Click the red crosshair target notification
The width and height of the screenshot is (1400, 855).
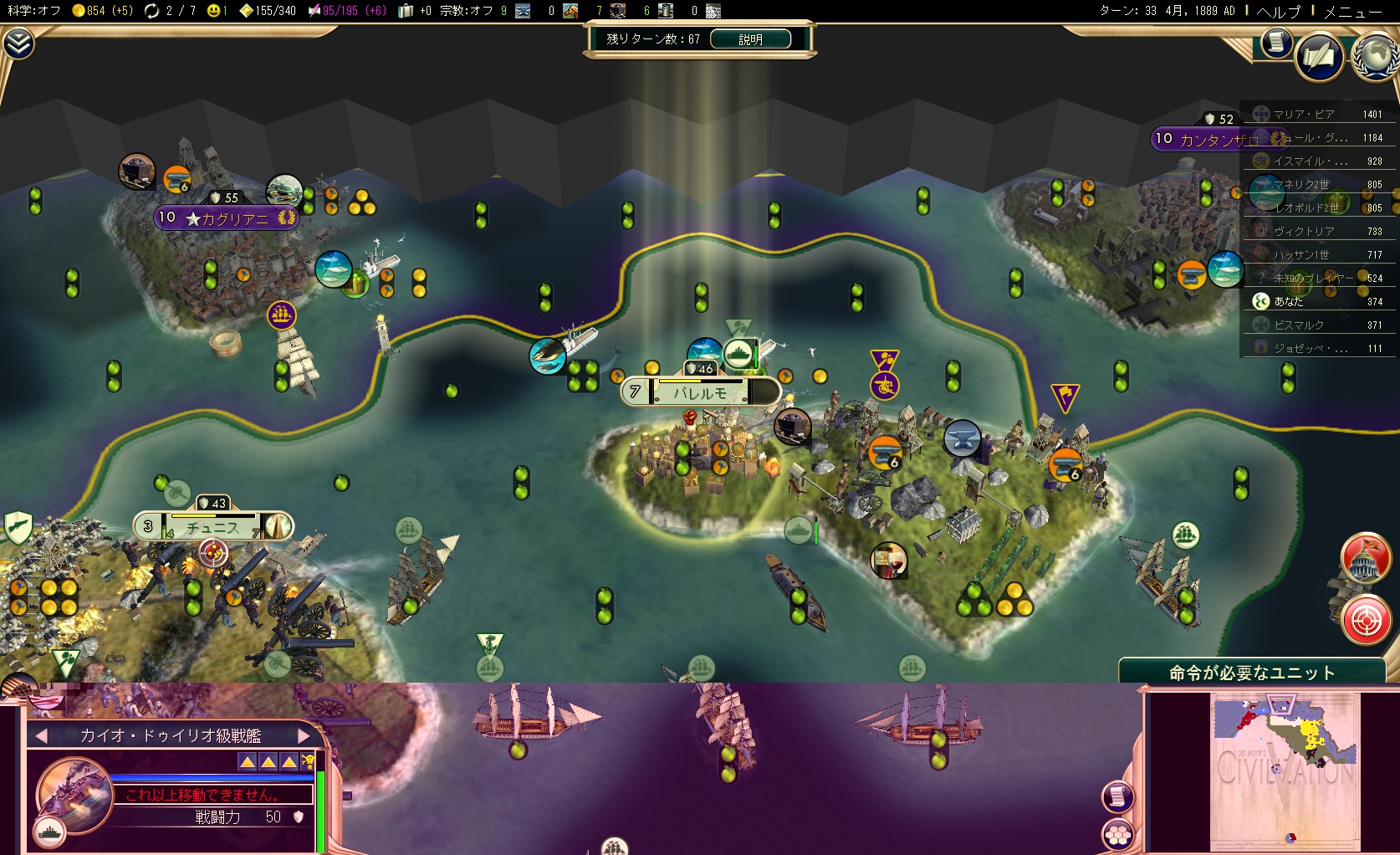(1365, 620)
